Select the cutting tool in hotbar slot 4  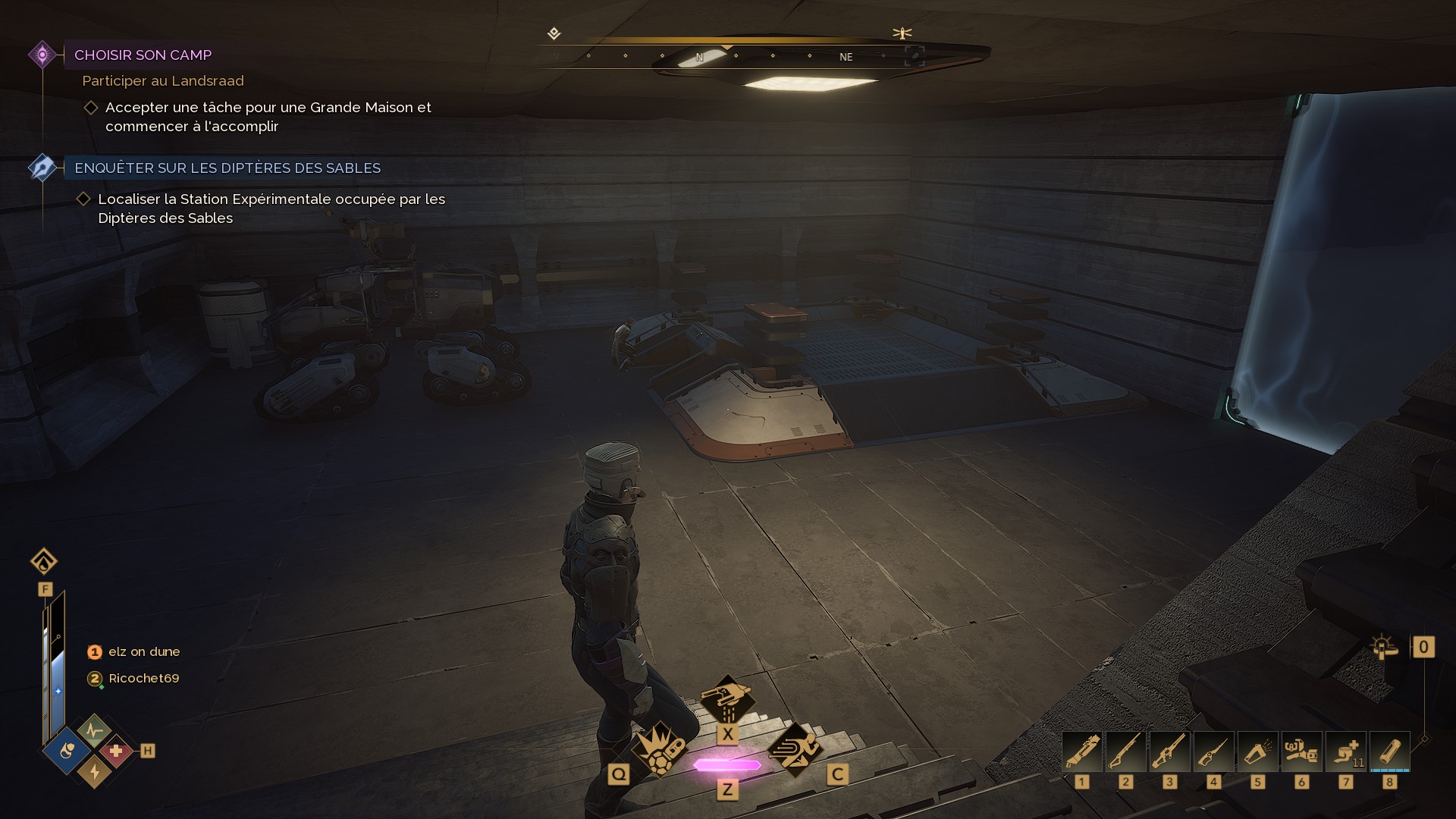(x=1213, y=752)
